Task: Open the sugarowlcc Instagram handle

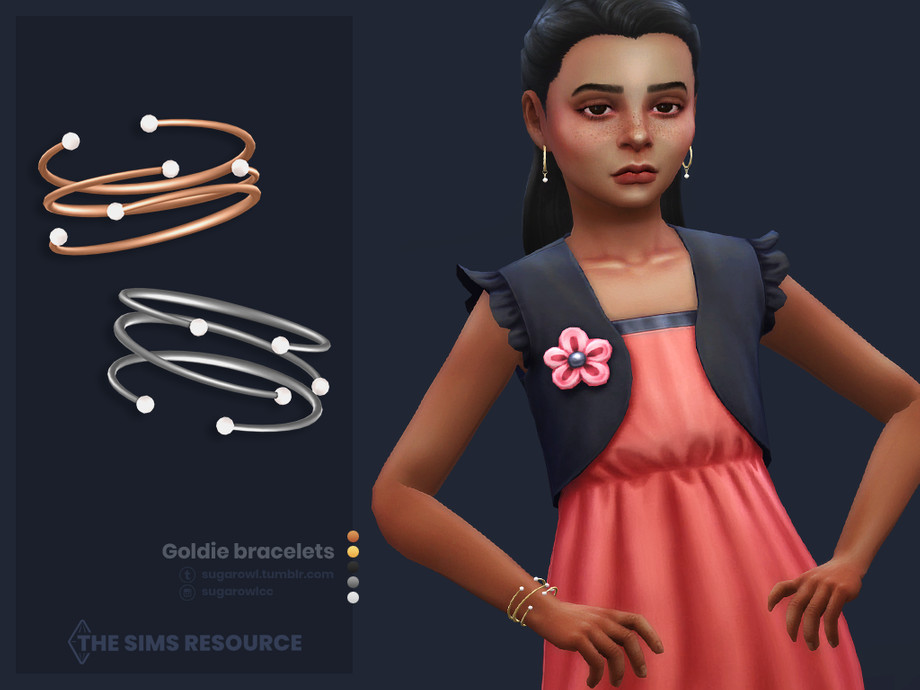Action: tap(236, 592)
